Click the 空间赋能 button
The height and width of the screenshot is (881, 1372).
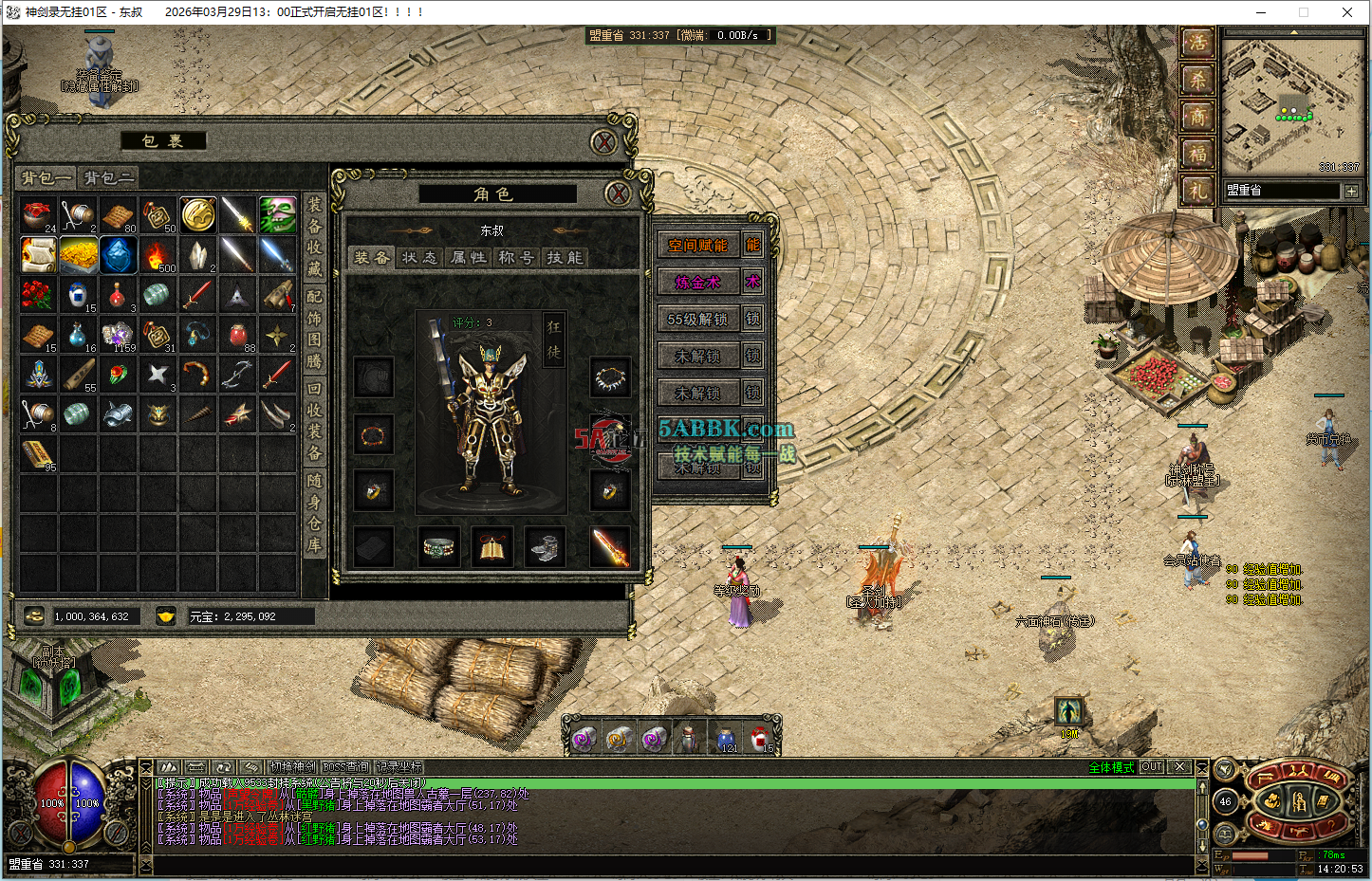pyautogui.click(x=697, y=246)
